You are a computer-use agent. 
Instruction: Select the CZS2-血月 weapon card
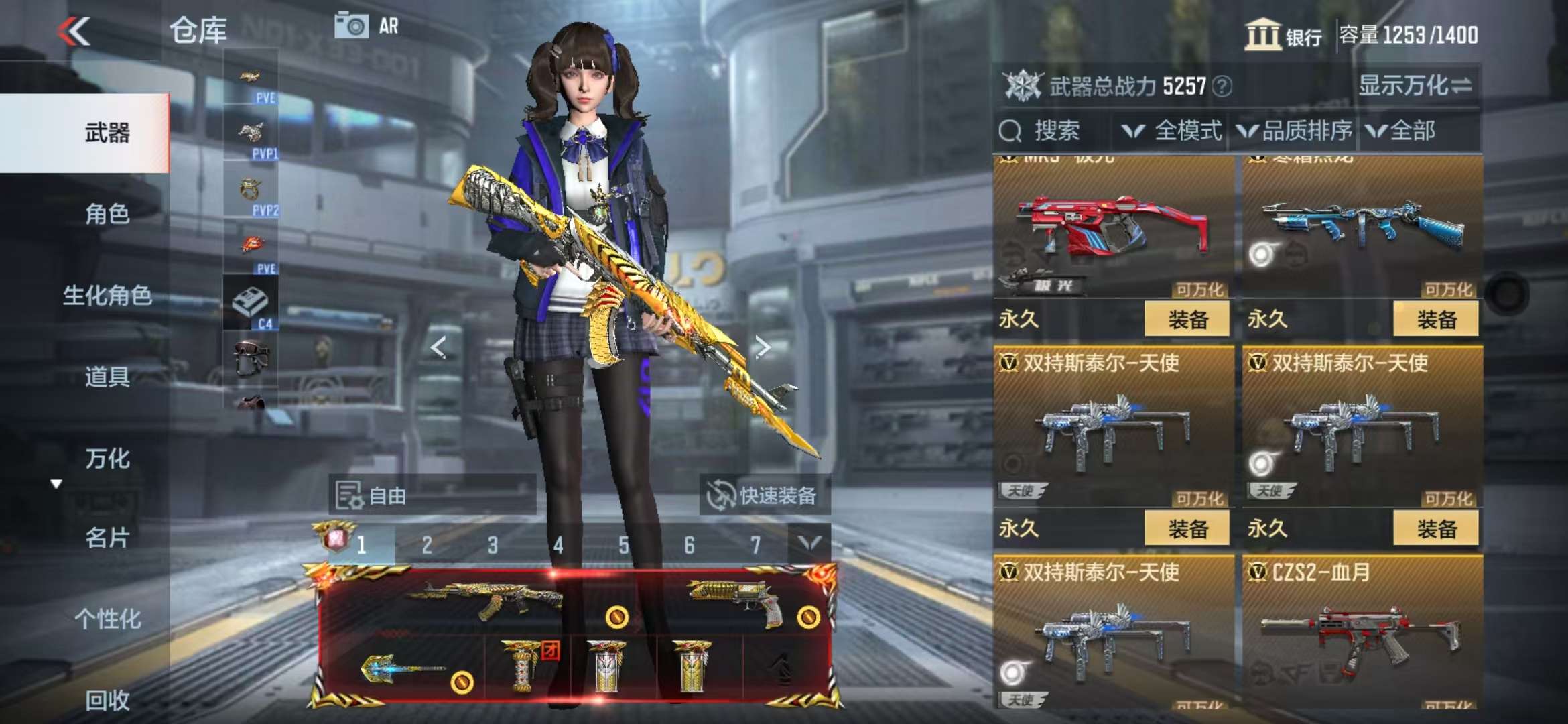1362,630
